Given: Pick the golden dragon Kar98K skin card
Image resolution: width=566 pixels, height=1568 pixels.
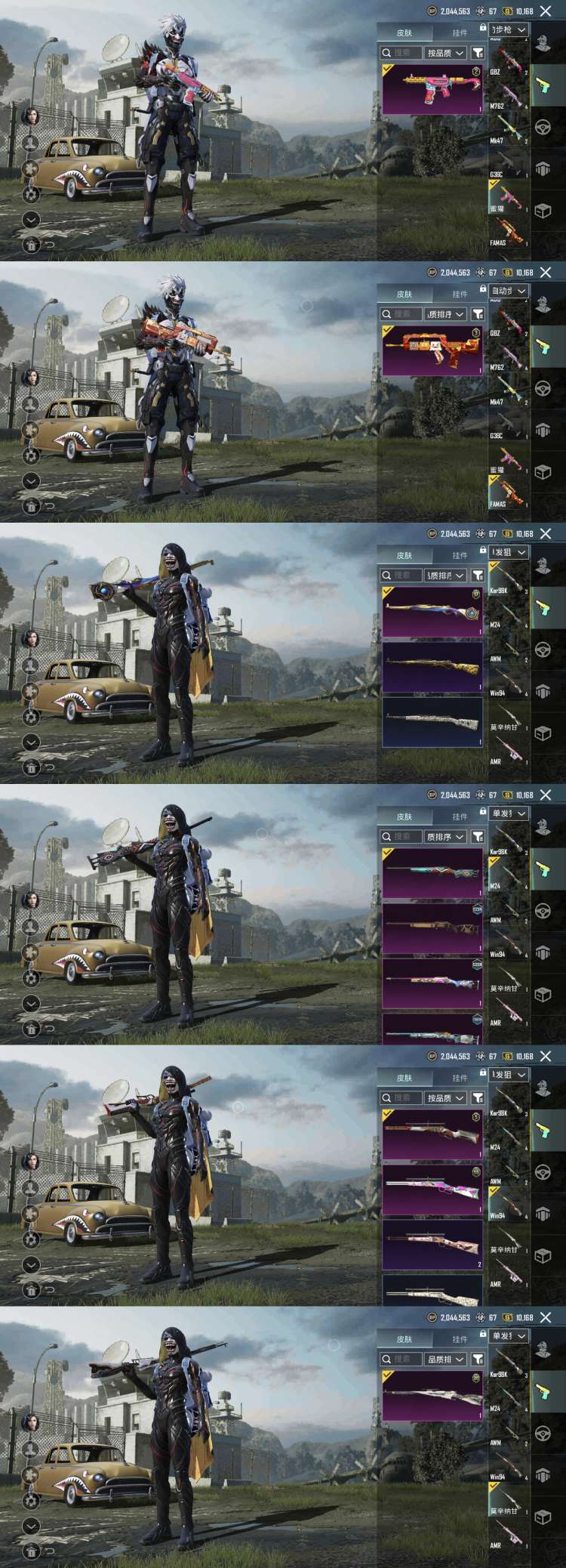Looking at the screenshot, I should point(432,667).
